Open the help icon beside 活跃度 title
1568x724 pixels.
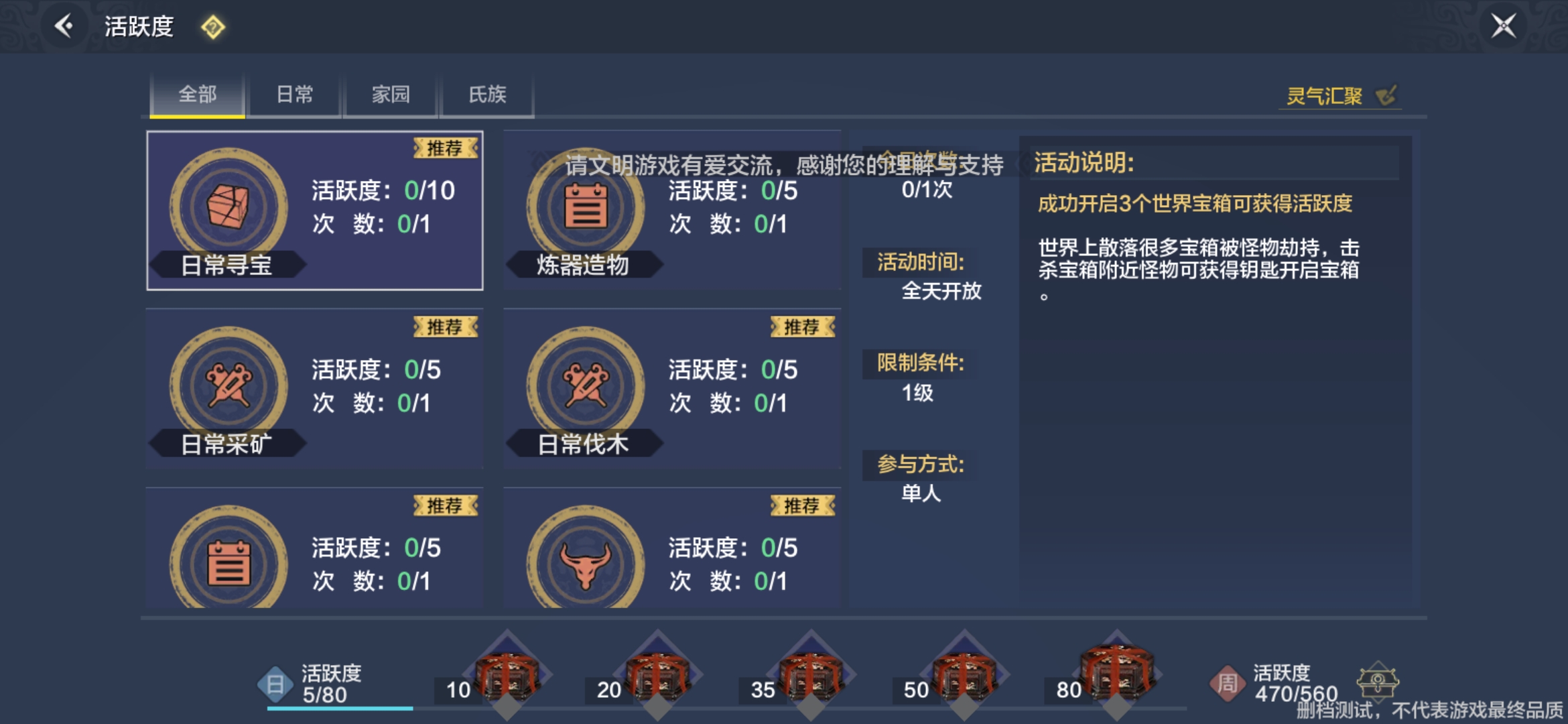[211, 28]
